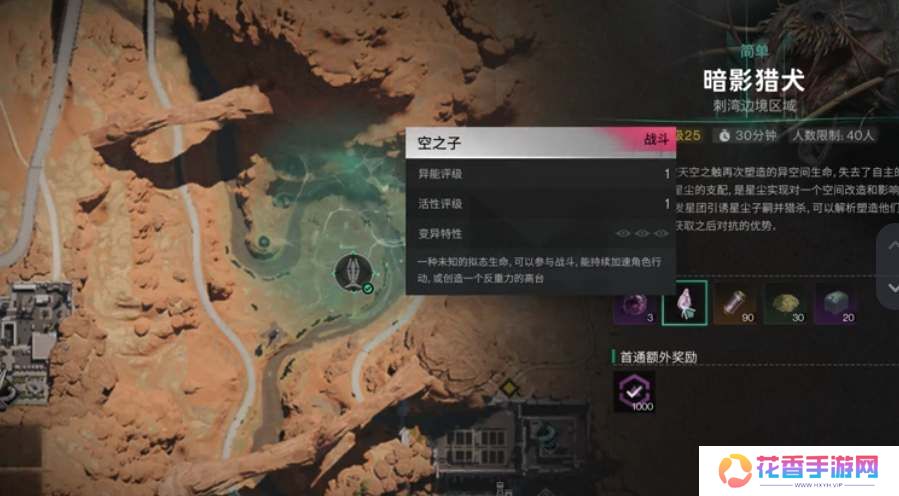899x496 pixels.
Task: Click the small teal waypoint marker on the map
Action: coord(262,241)
